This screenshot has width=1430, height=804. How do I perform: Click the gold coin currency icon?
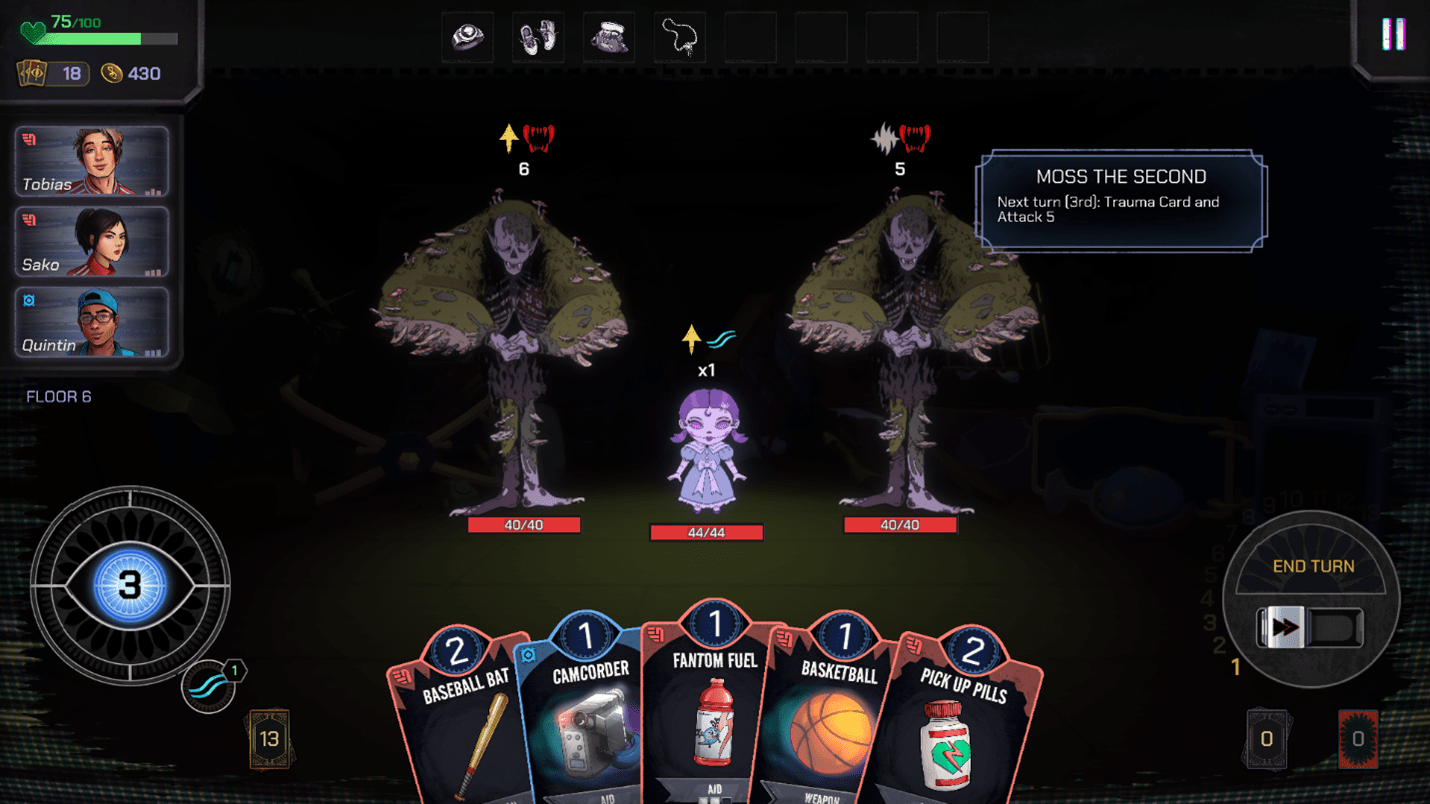point(112,73)
